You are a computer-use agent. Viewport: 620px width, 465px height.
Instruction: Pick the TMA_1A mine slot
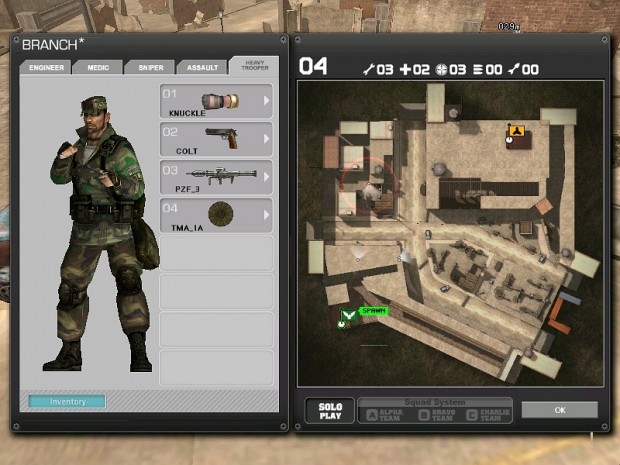[x=215, y=214]
